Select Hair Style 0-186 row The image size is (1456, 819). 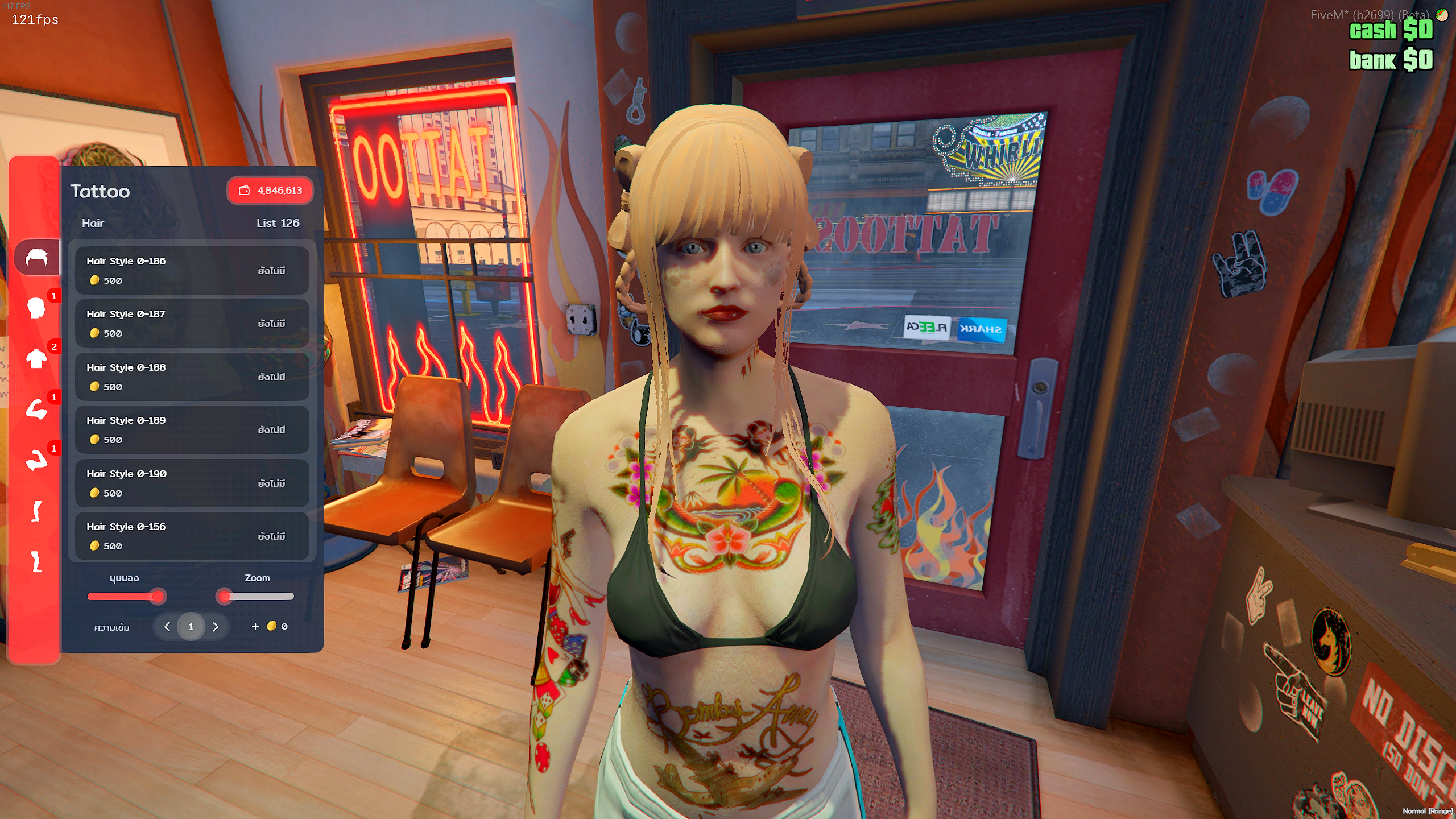(x=192, y=270)
